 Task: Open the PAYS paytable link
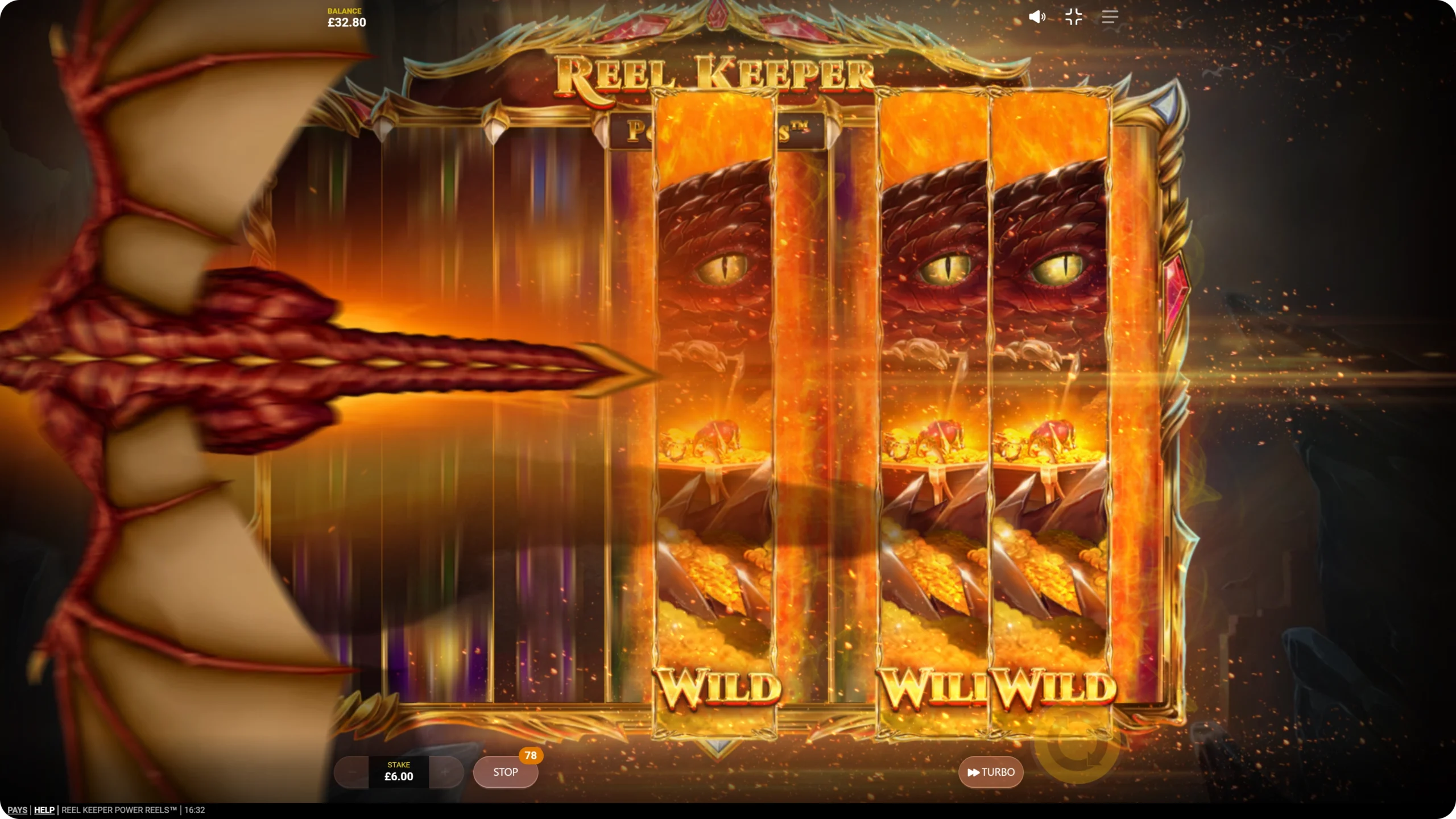tap(17, 810)
